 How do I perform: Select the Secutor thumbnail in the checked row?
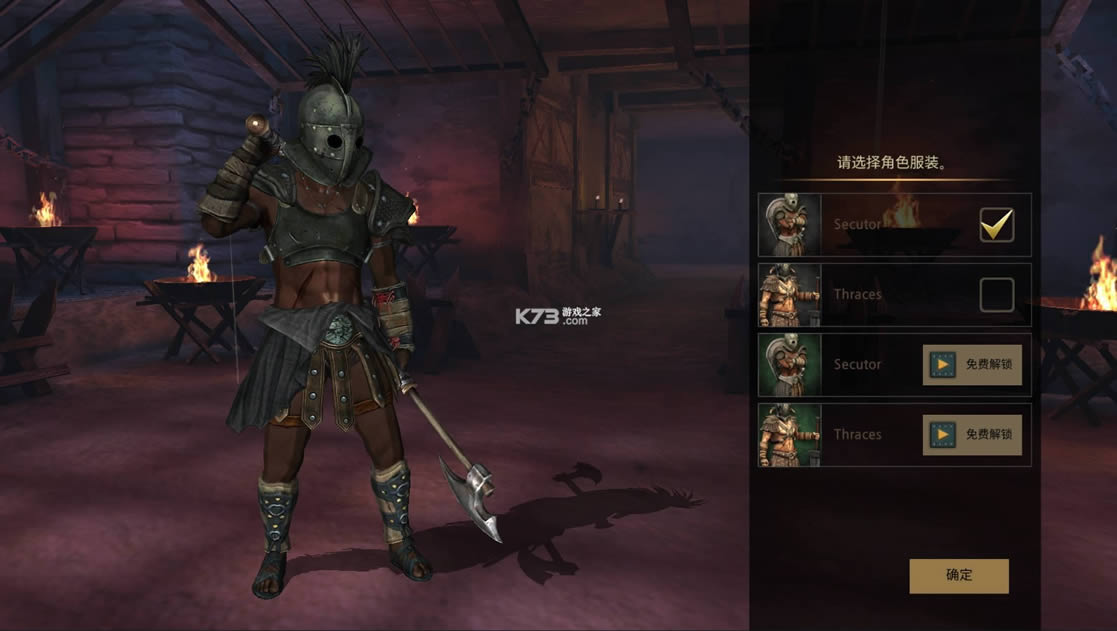[x=790, y=225]
